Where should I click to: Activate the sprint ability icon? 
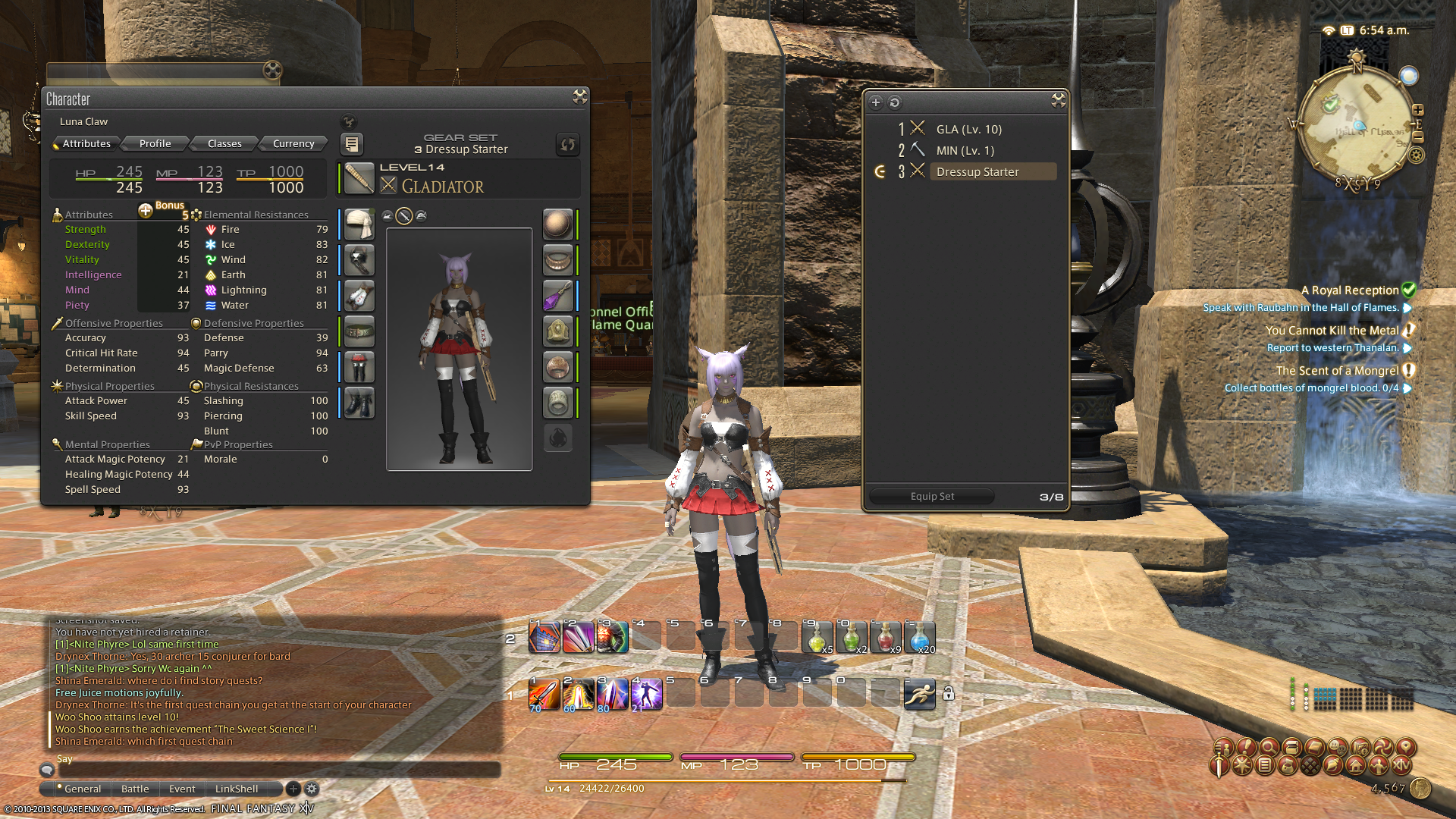[919, 694]
